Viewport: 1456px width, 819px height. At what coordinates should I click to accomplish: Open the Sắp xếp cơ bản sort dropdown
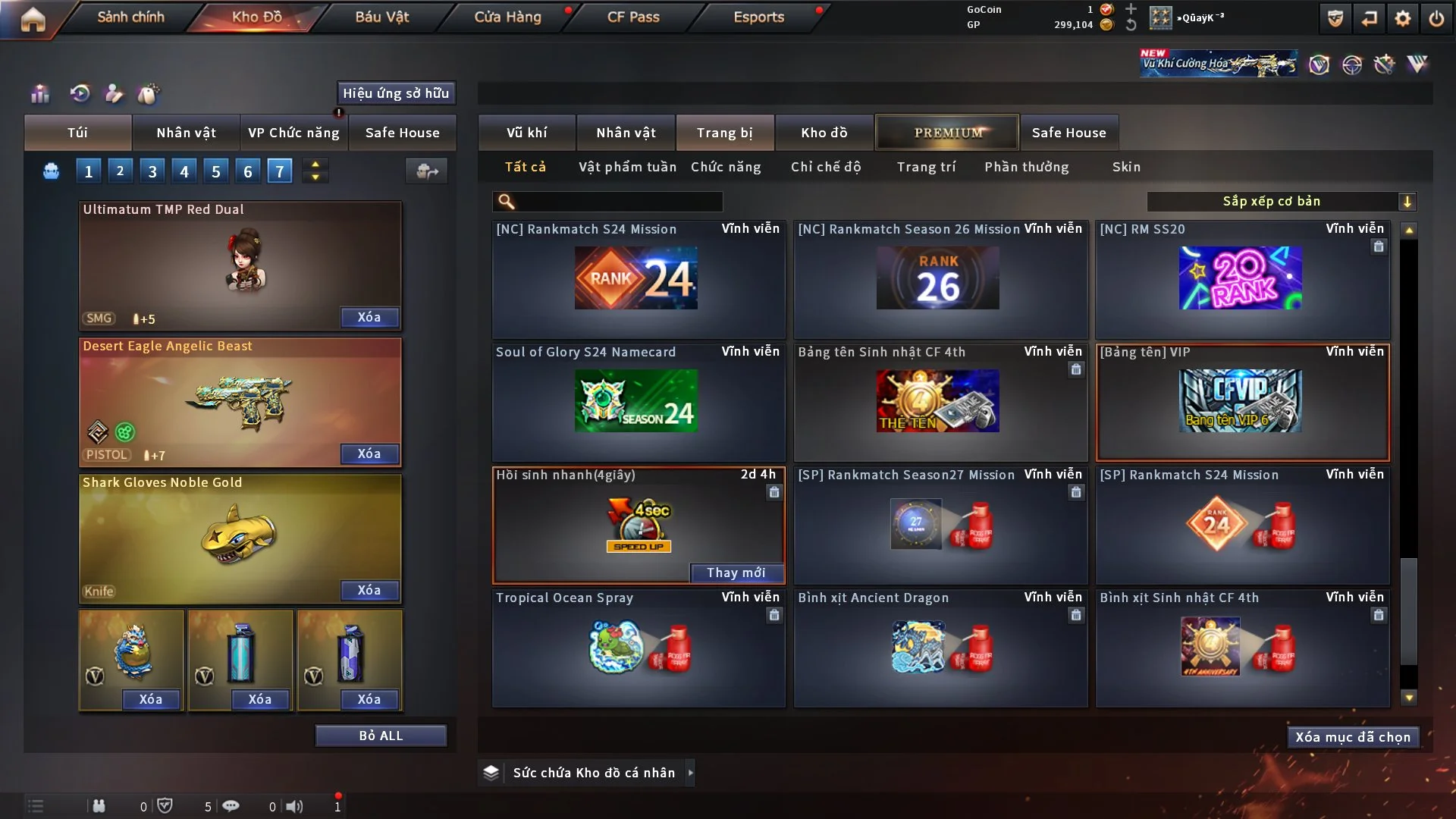tap(1281, 201)
